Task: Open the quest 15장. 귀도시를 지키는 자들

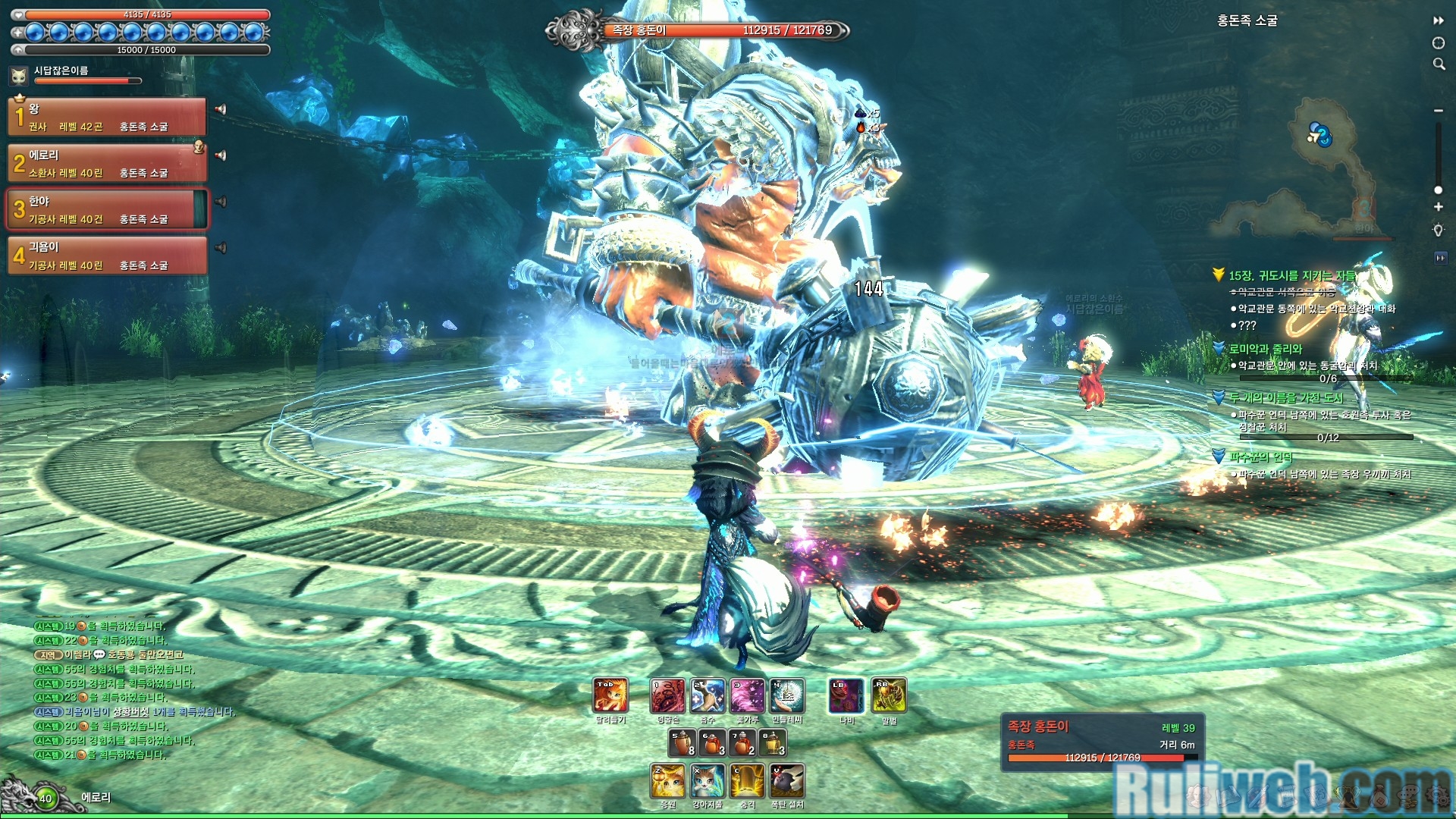Action: [1291, 275]
